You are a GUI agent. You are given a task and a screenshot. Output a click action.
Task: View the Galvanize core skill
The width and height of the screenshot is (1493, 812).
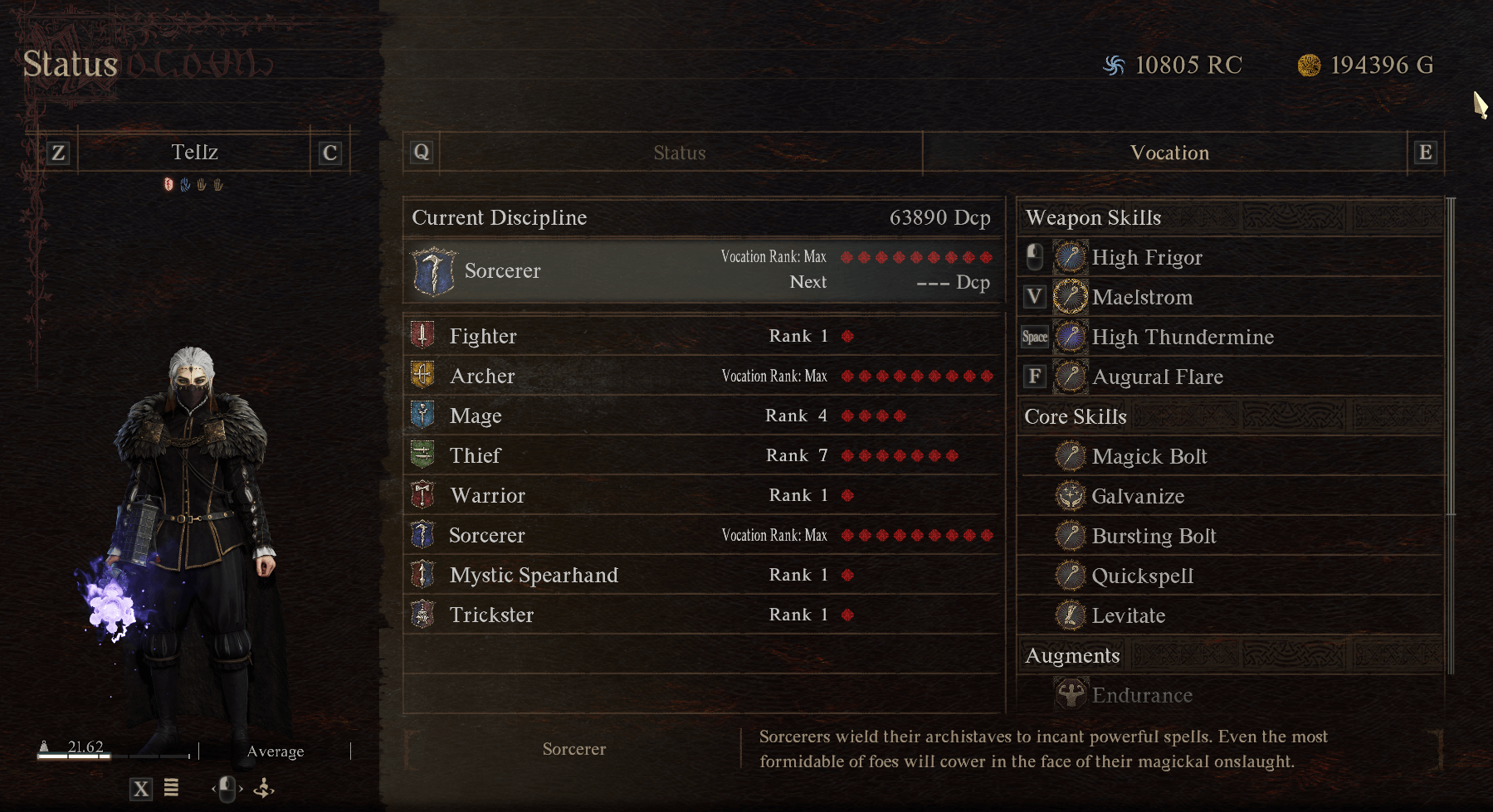[x=1137, y=496]
